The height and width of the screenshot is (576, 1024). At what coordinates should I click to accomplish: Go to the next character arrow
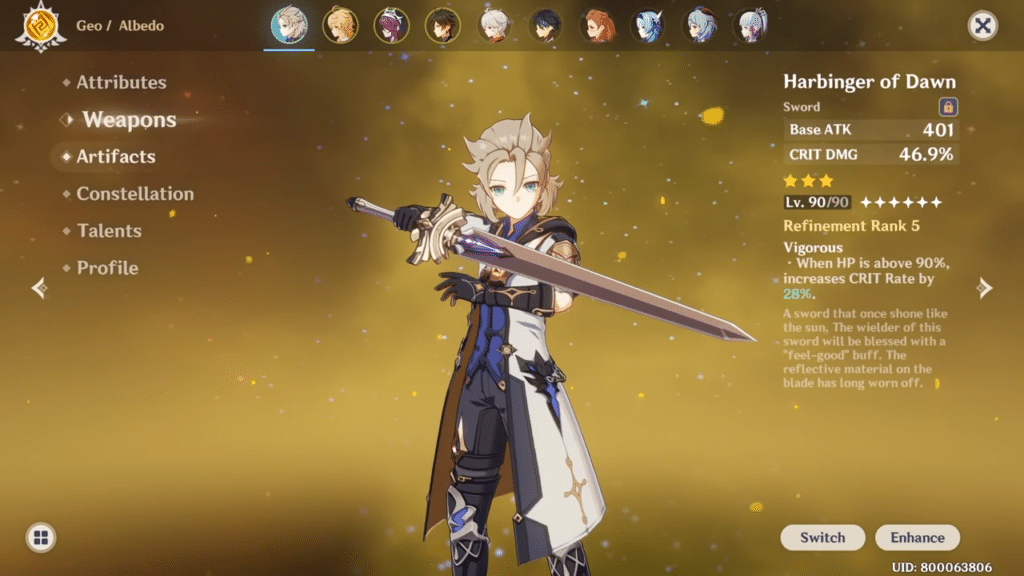[x=985, y=288]
